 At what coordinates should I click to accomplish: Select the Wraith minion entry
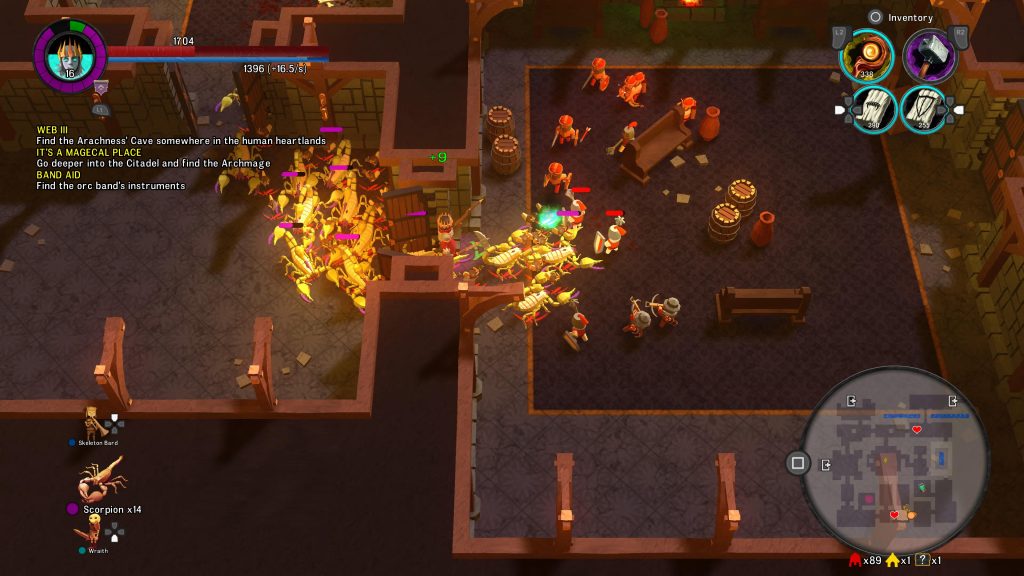93,537
